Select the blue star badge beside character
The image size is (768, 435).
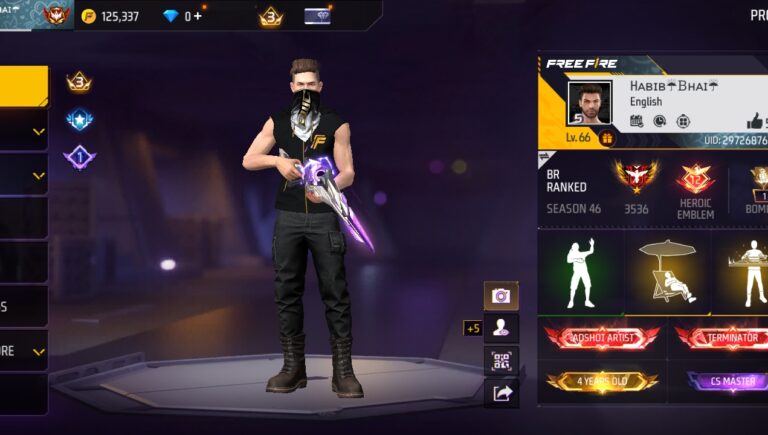point(79,119)
